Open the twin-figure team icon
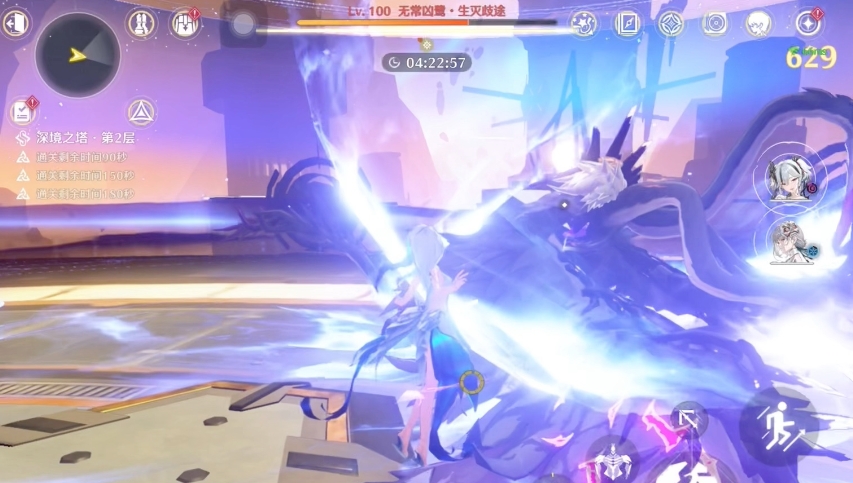The height and width of the screenshot is (483, 853). tap(142, 22)
